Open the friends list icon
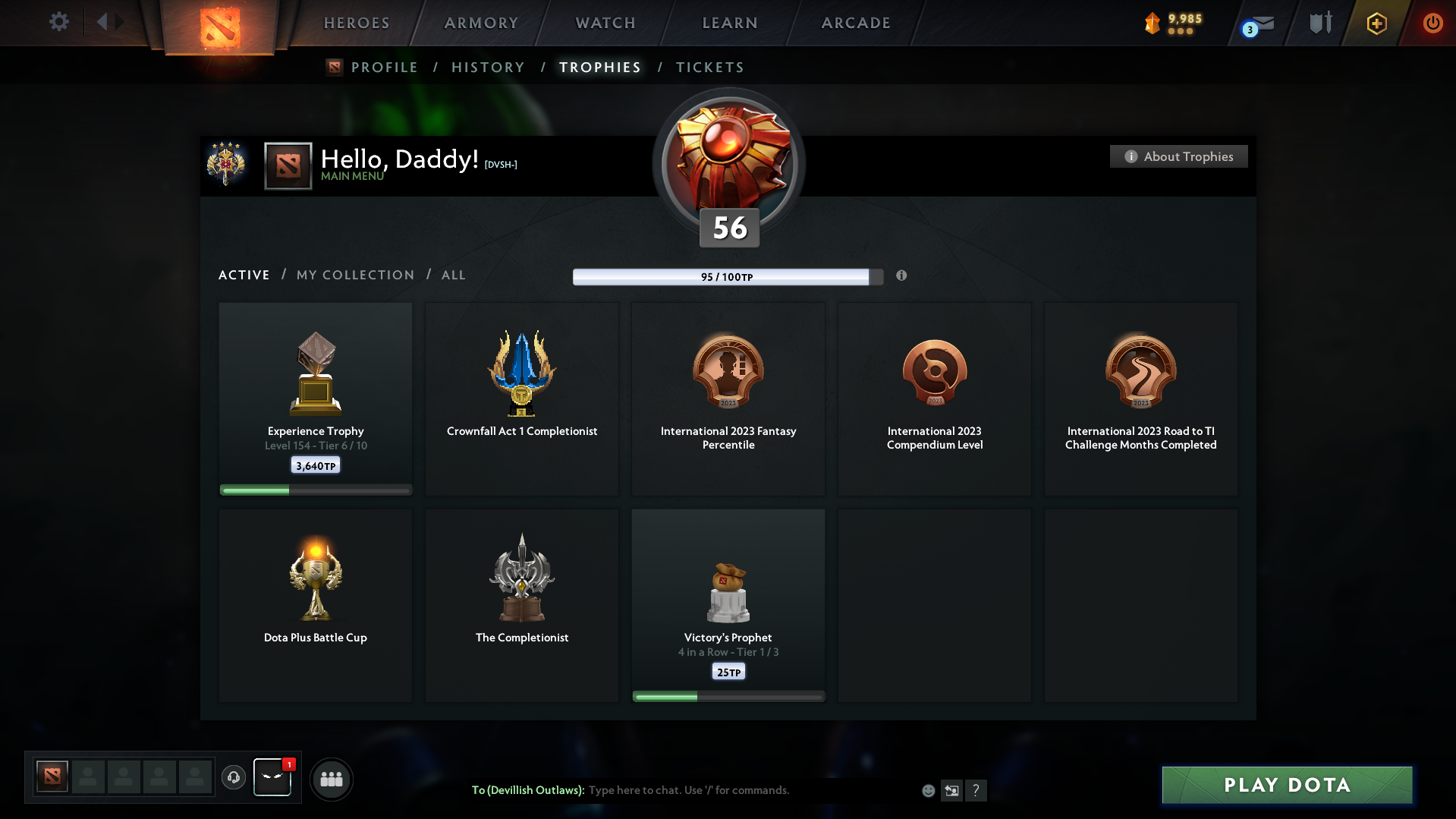1456x819 pixels. pos(331,779)
